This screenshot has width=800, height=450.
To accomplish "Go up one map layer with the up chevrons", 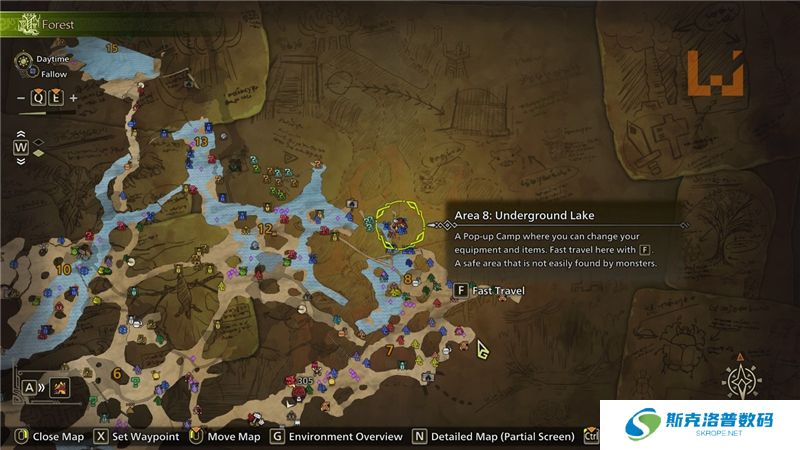I will click(21, 133).
